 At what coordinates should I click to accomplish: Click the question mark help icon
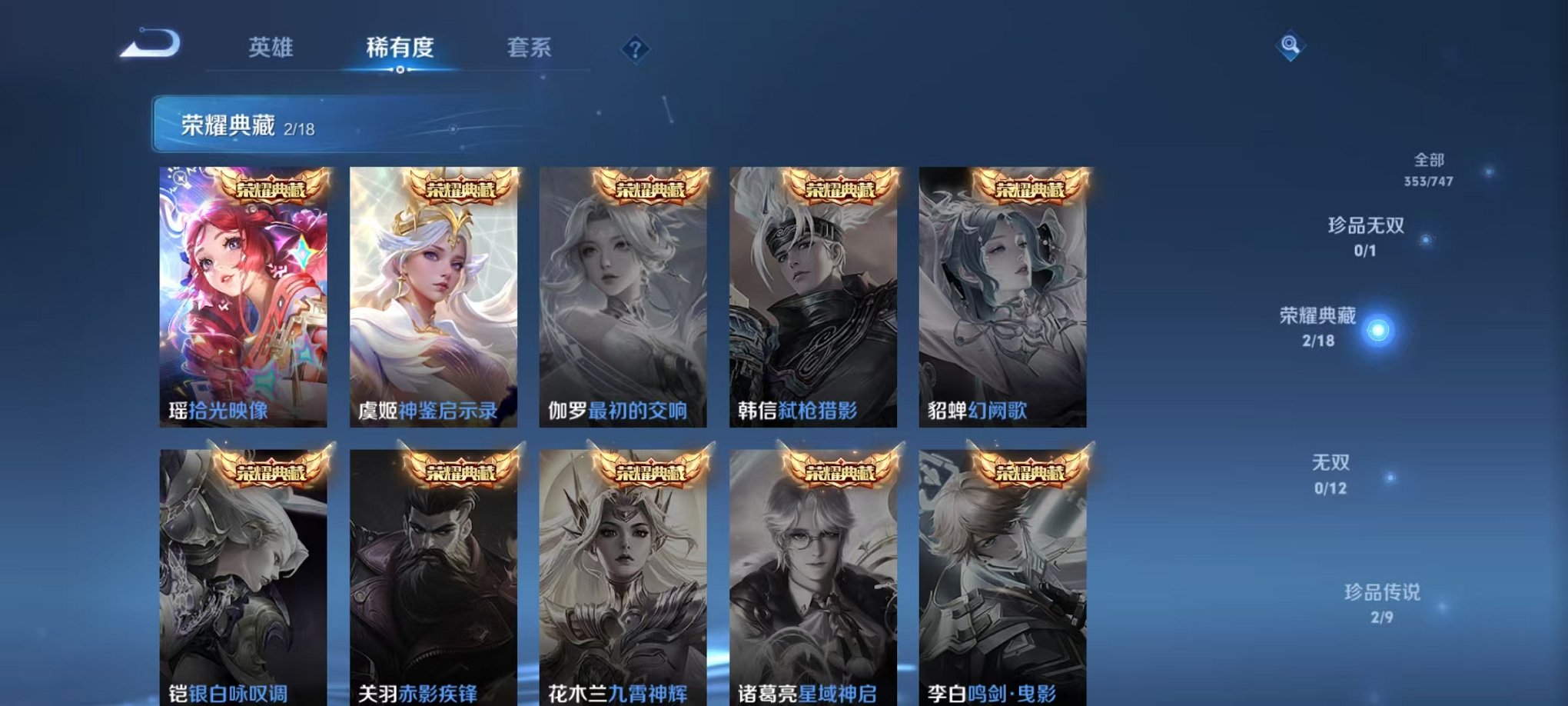click(x=635, y=48)
